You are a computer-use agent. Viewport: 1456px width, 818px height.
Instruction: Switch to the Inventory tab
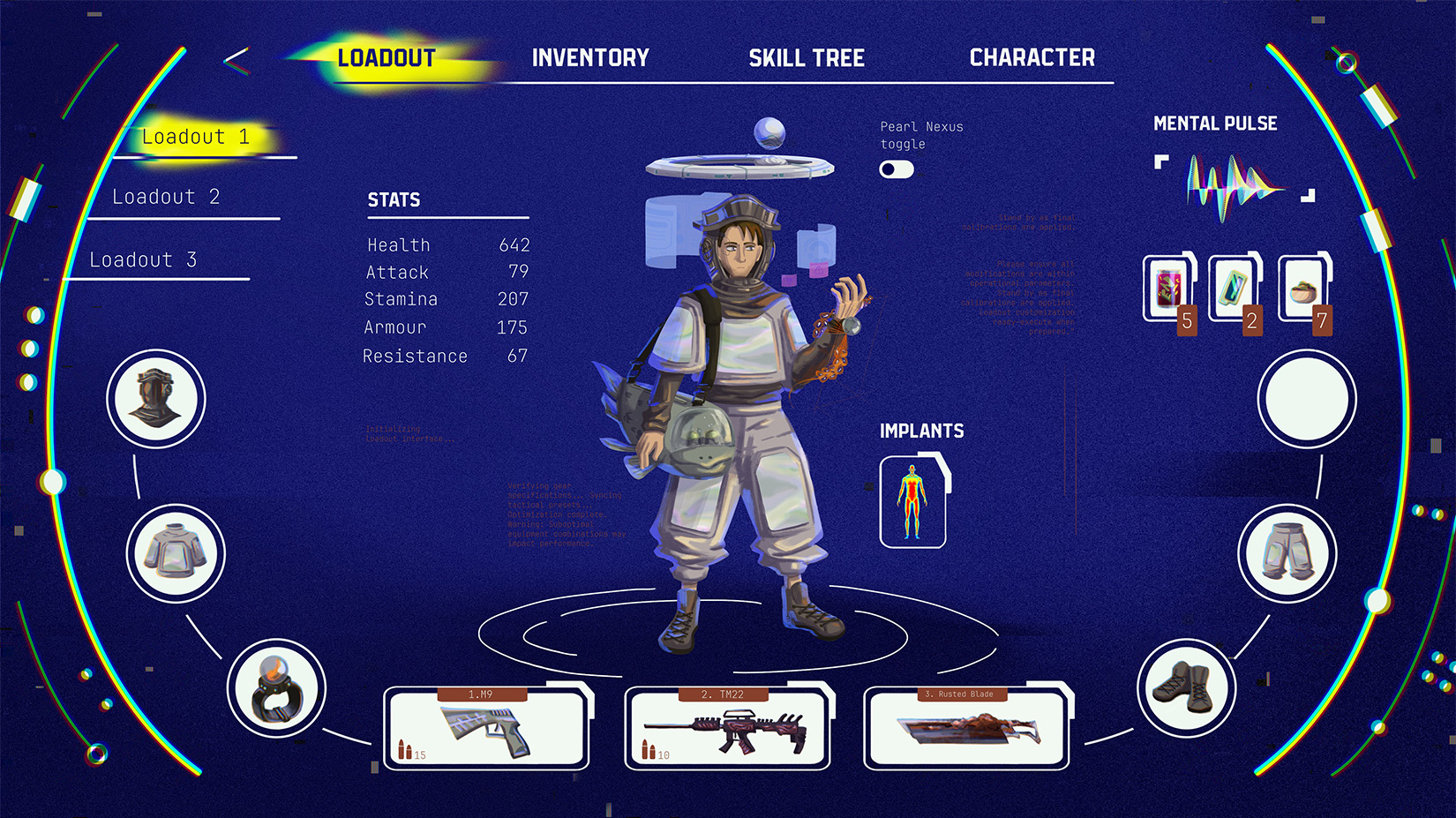pos(590,58)
